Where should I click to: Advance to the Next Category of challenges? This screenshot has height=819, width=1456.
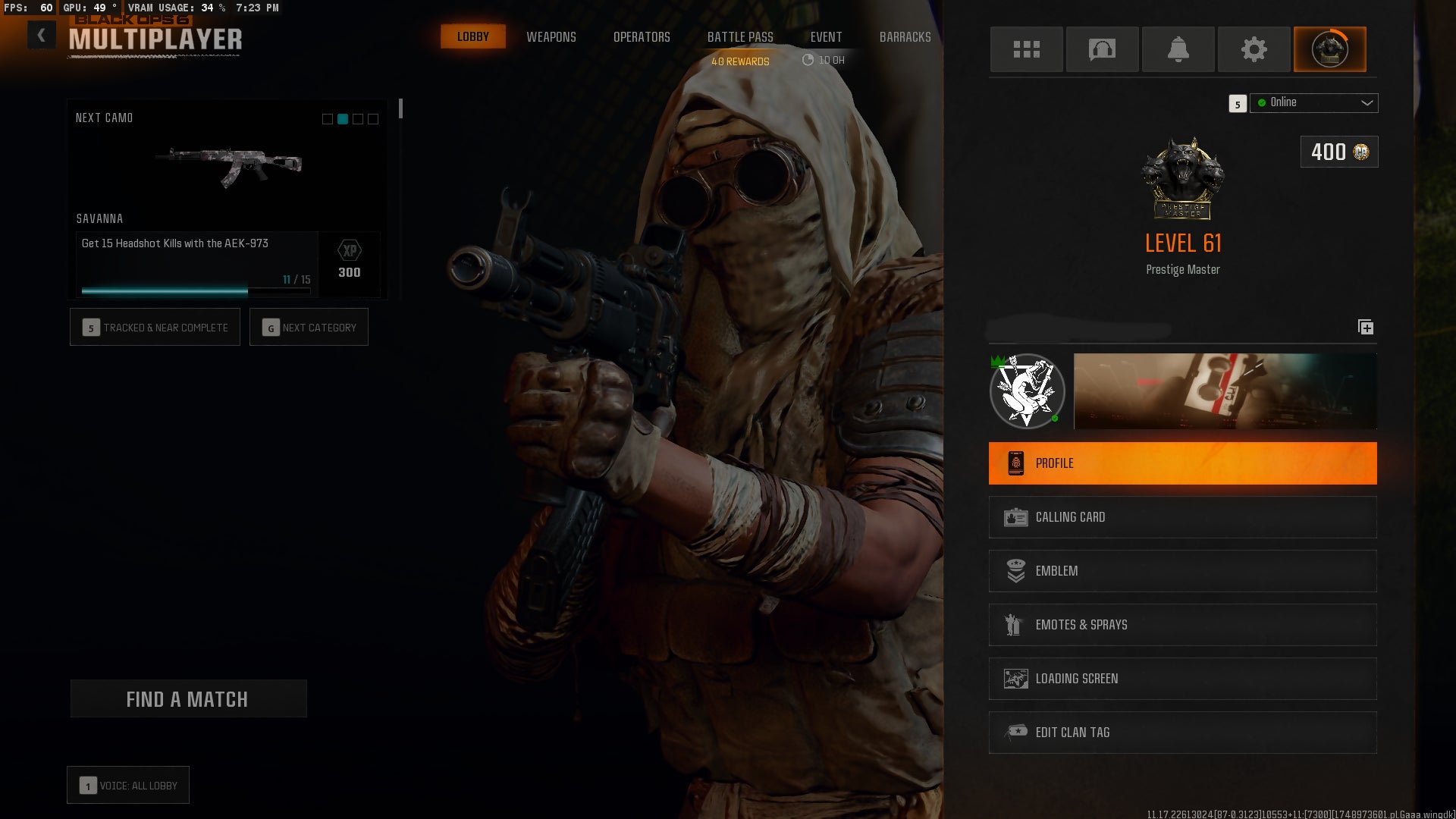[x=309, y=327]
